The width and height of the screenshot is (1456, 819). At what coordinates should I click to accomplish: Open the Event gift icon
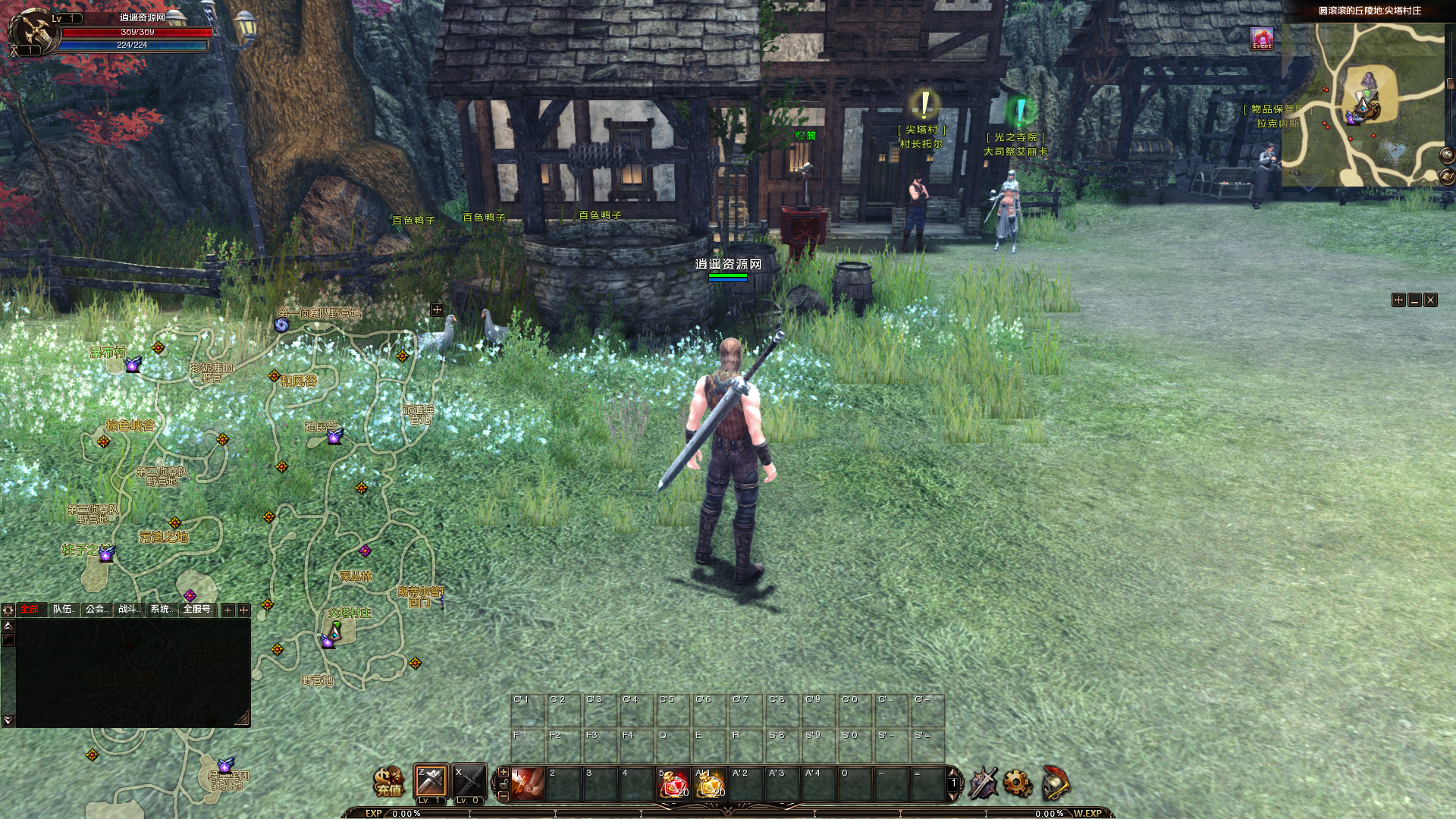[x=1262, y=38]
